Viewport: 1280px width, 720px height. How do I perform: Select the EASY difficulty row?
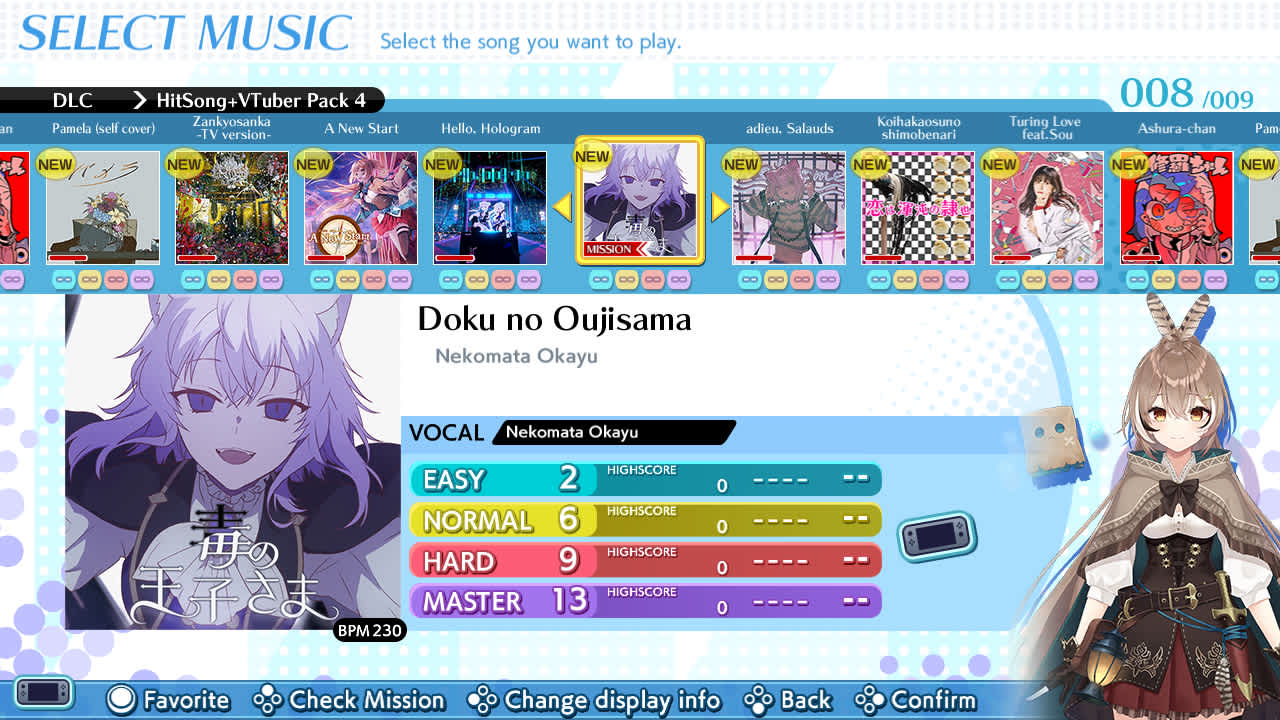tap(645, 480)
